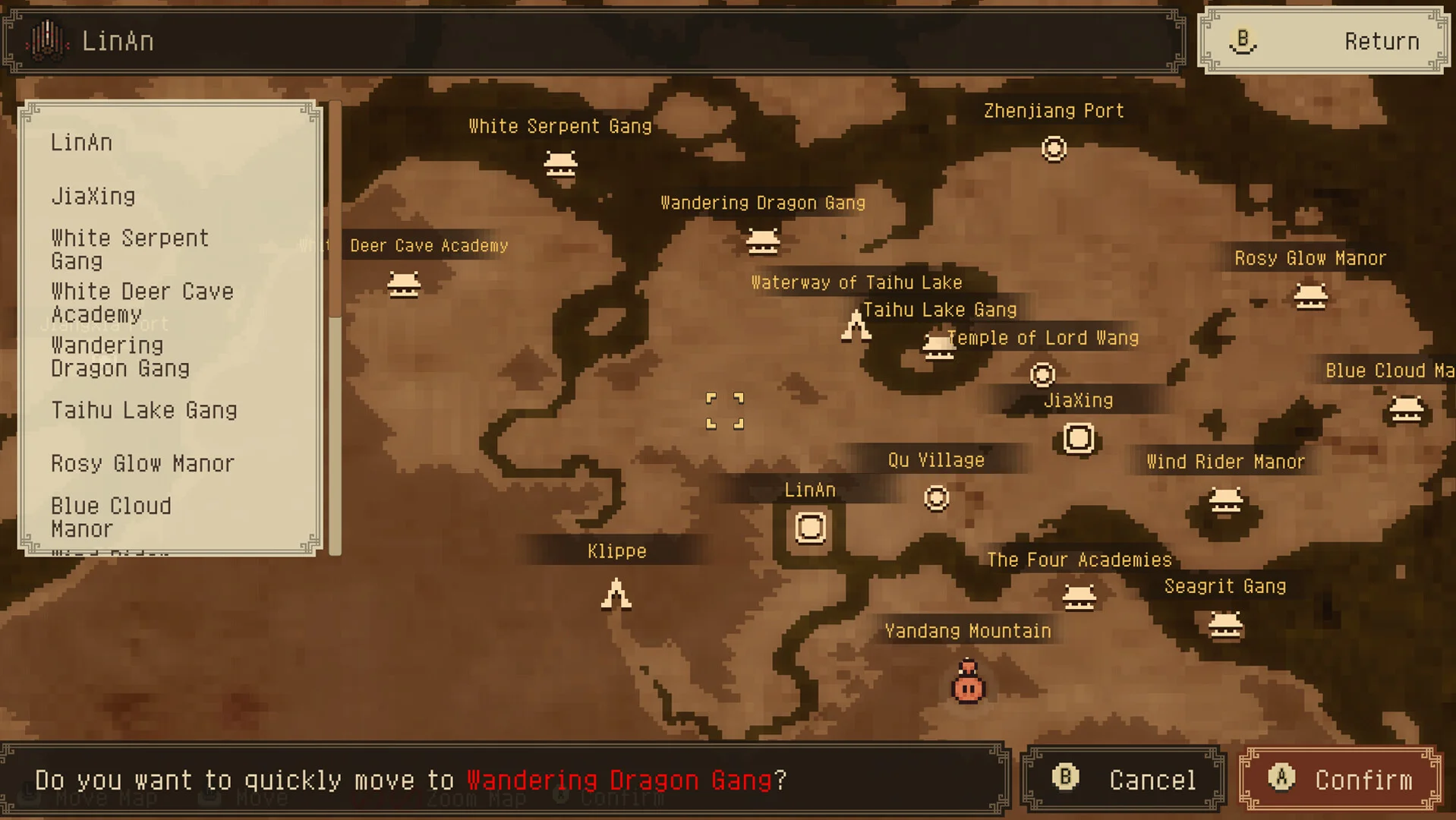Select the Rosy Glow Manor map marker
The image size is (1456, 820).
tap(1310, 296)
